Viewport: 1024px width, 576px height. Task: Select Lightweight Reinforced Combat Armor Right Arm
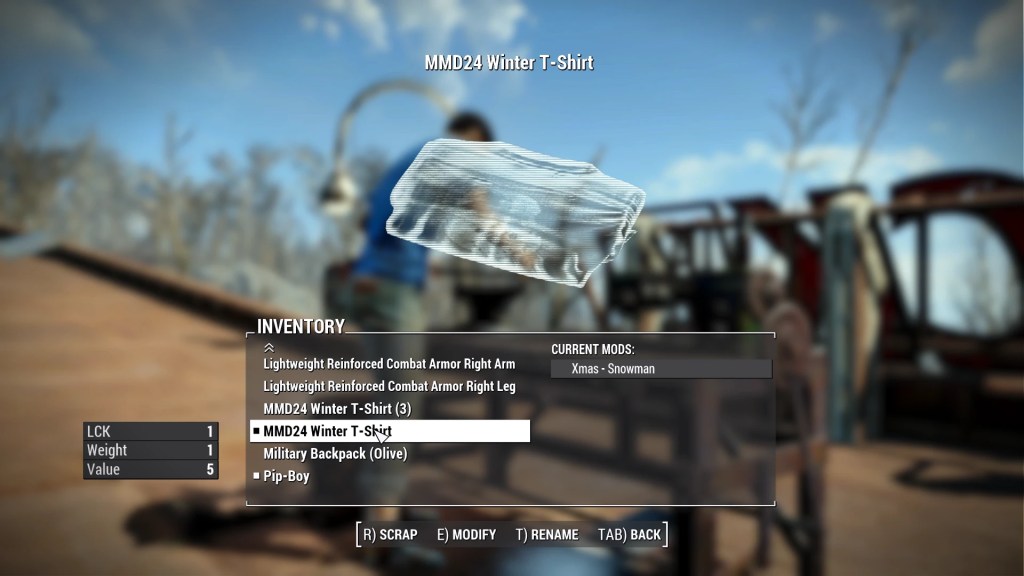[x=389, y=364]
